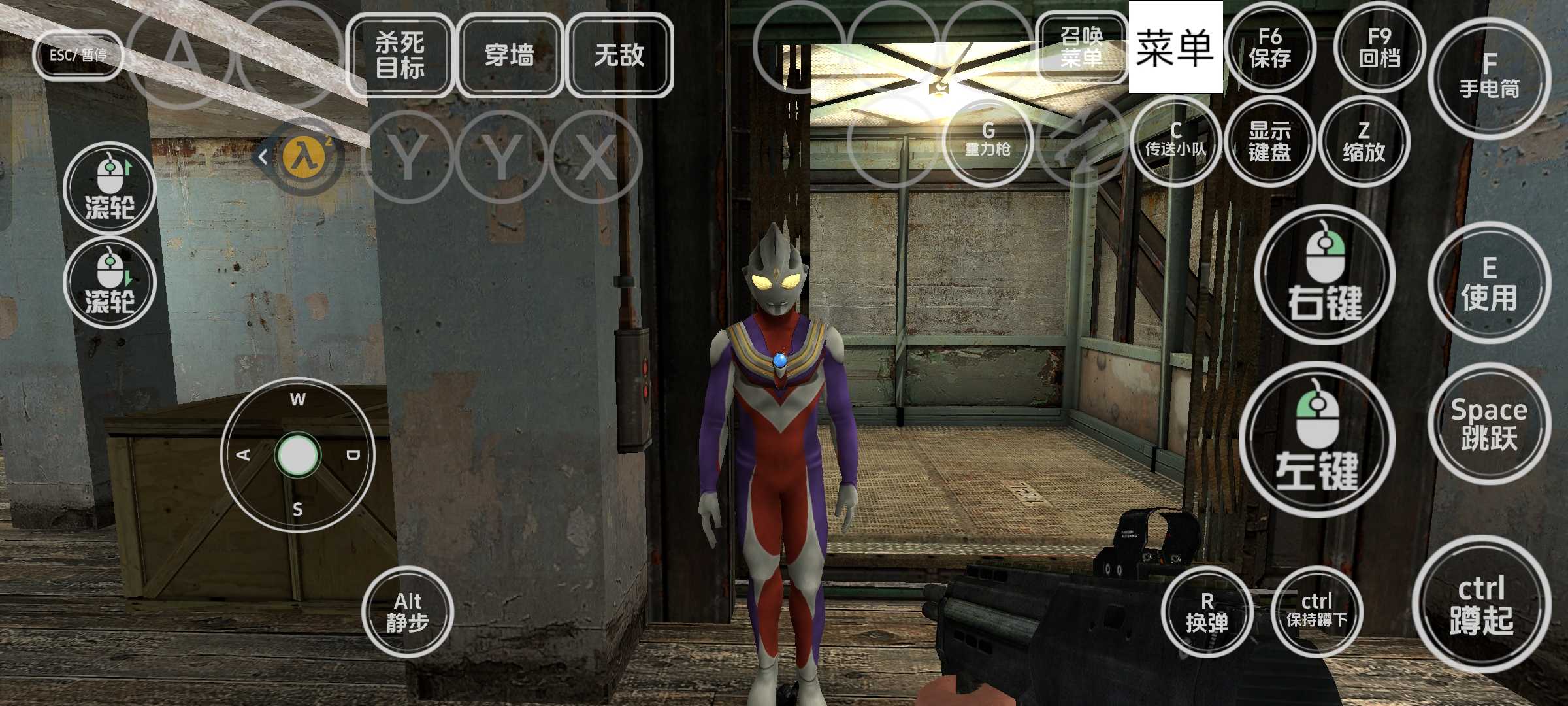This screenshot has width=1568, height=706.
Task: Jump with the Space 跳跃 button
Action: click(x=1489, y=424)
